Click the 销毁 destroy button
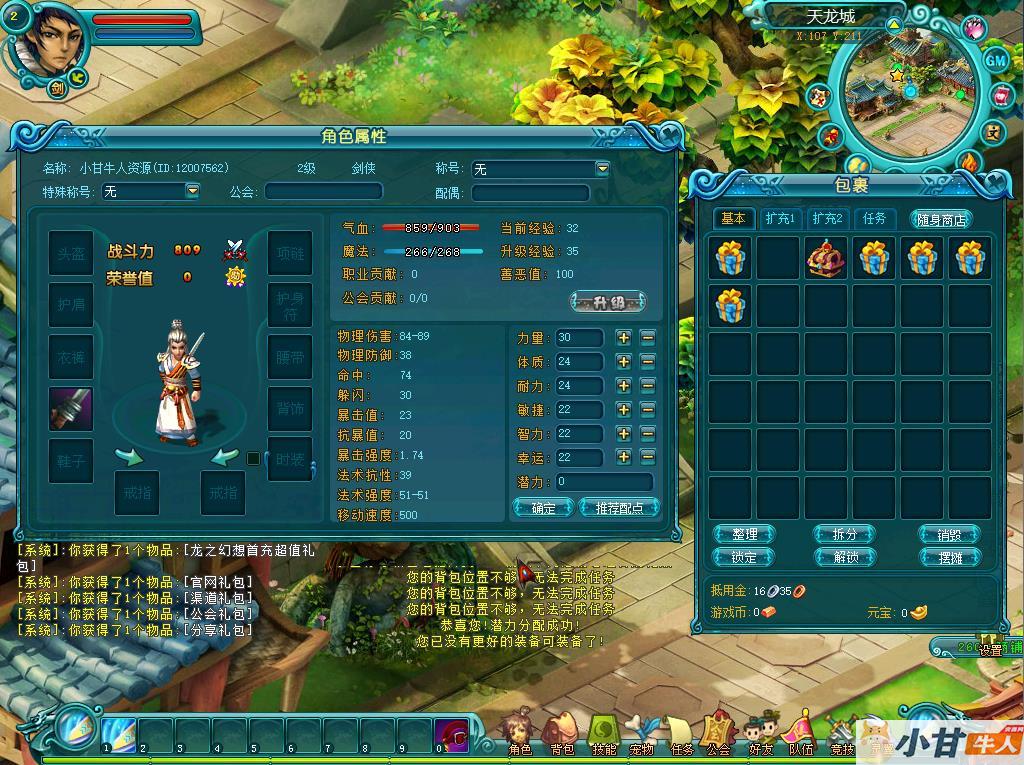The image size is (1024, 765). click(x=949, y=535)
